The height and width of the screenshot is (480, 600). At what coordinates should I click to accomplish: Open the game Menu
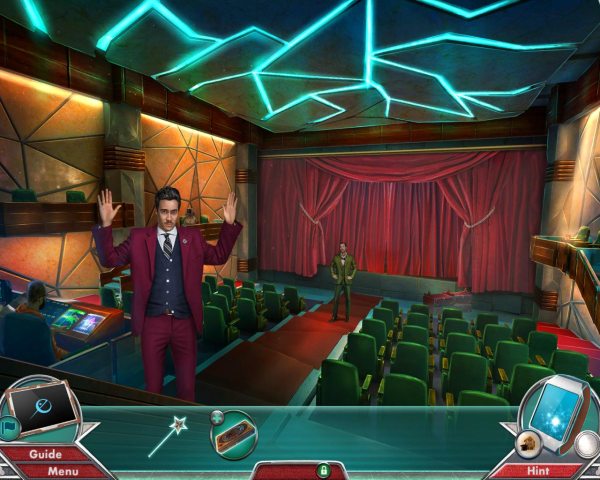[x=62, y=470]
